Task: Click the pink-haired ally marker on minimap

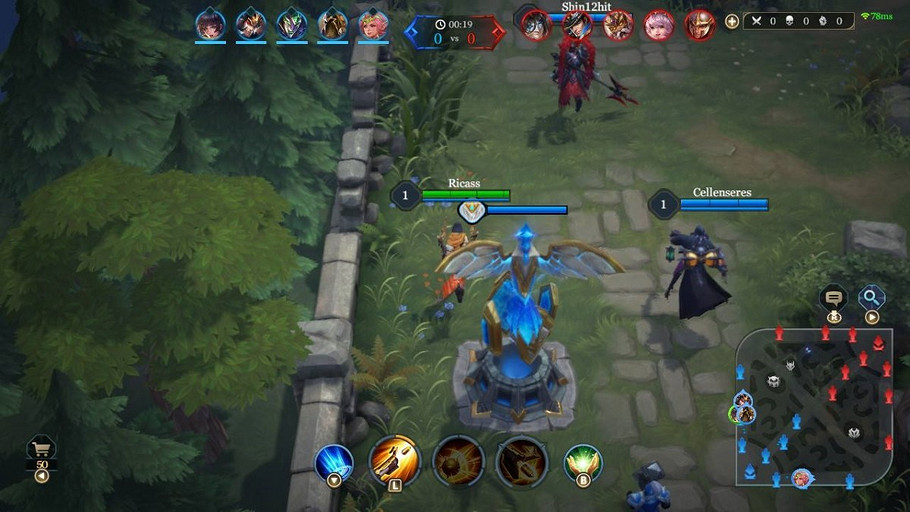Action: [802, 478]
